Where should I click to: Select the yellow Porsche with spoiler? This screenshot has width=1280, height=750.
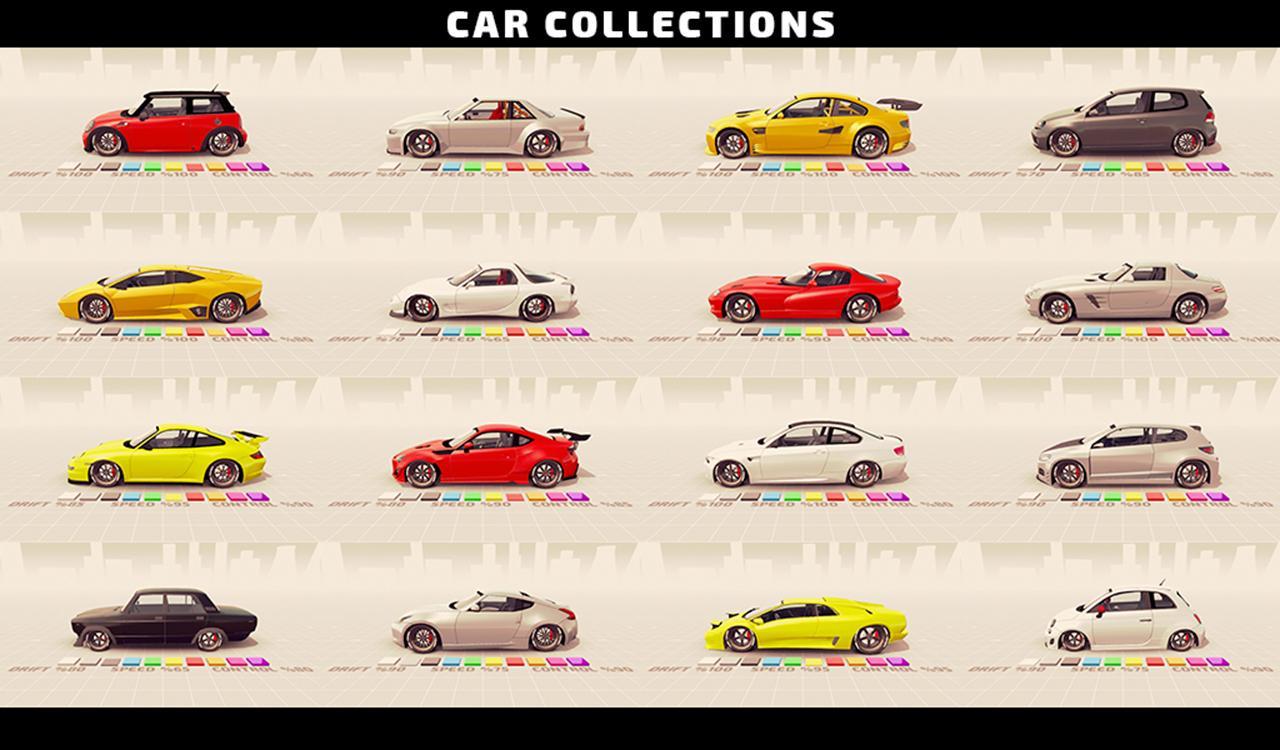[165, 455]
